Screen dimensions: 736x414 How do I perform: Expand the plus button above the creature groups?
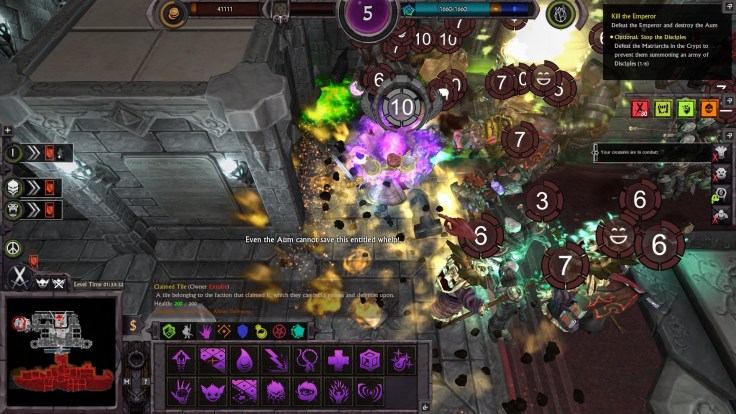point(8,130)
